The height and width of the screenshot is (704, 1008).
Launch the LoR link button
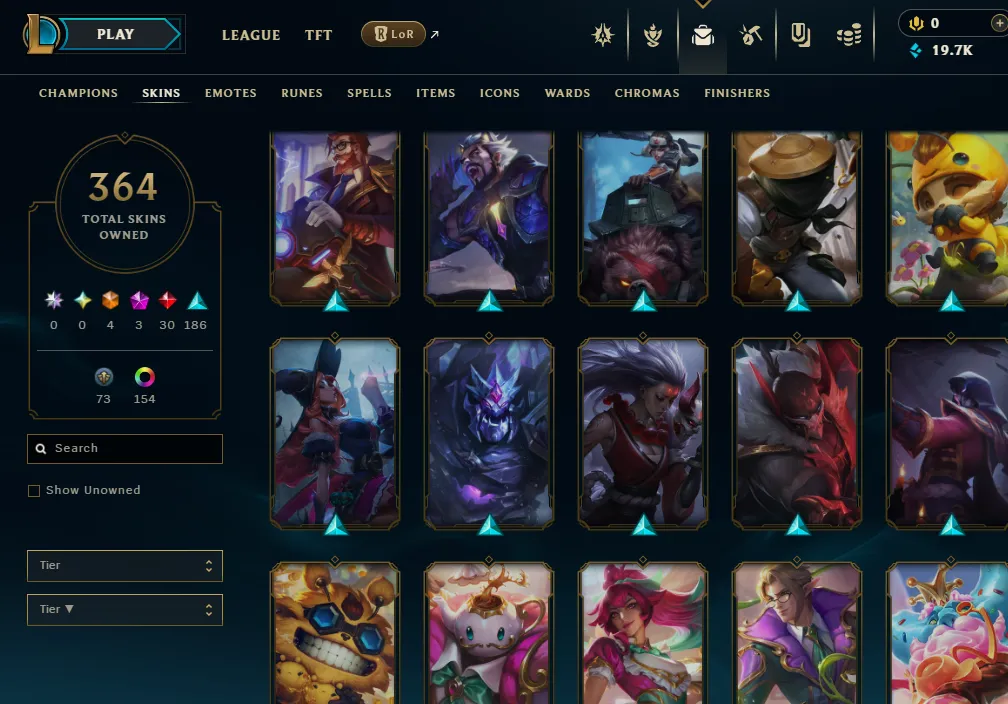coord(393,35)
